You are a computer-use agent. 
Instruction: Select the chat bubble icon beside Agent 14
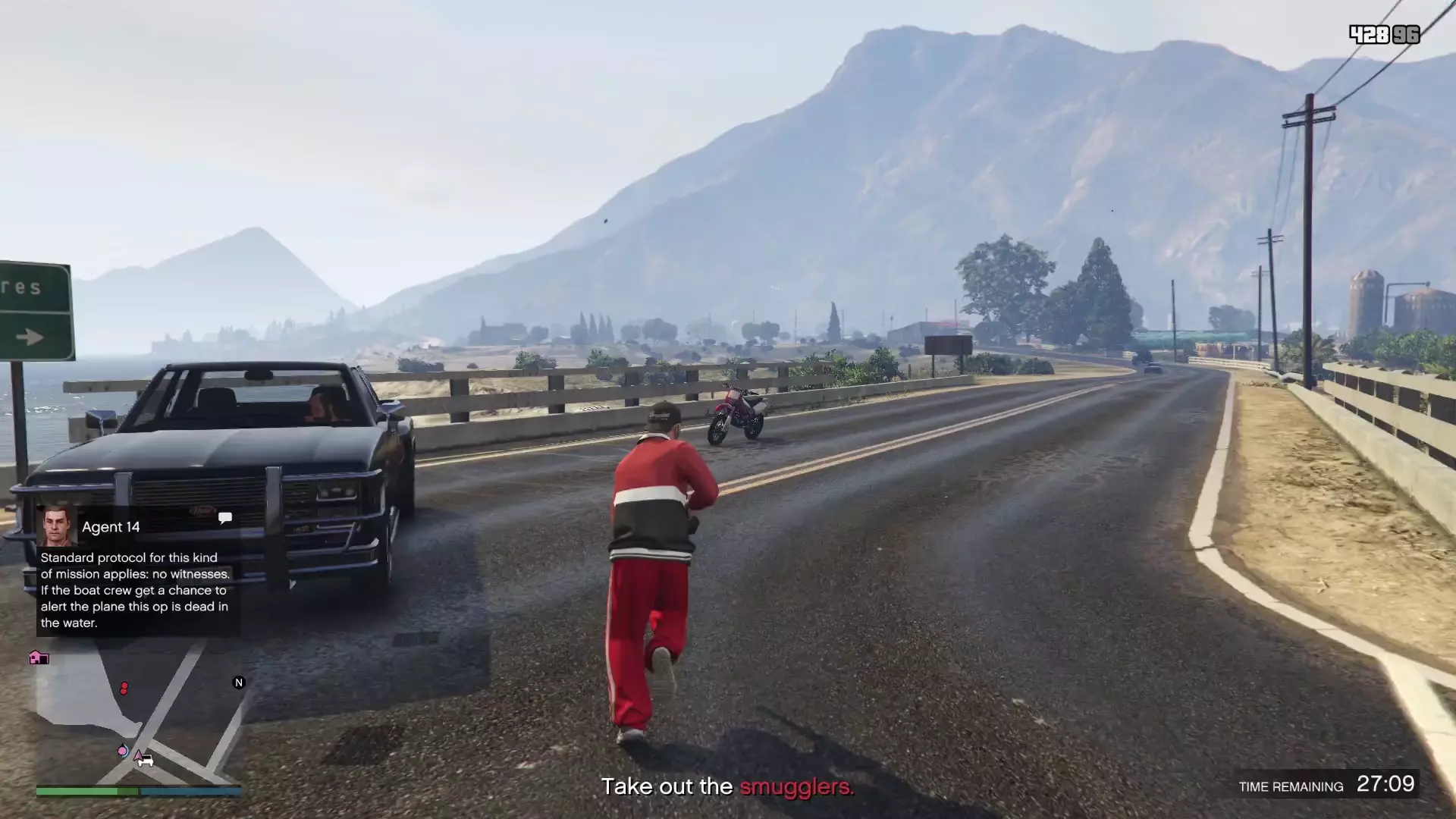point(225,516)
